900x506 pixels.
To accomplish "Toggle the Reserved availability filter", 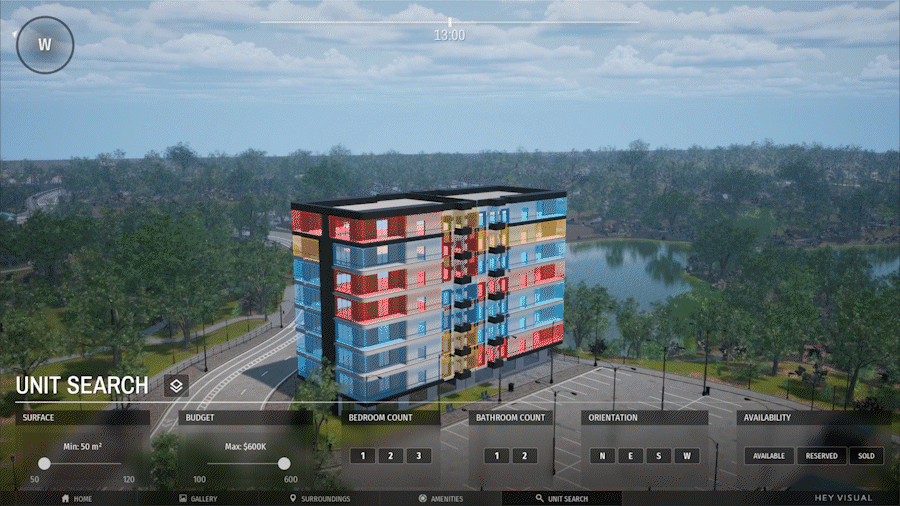I will coord(821,456).
